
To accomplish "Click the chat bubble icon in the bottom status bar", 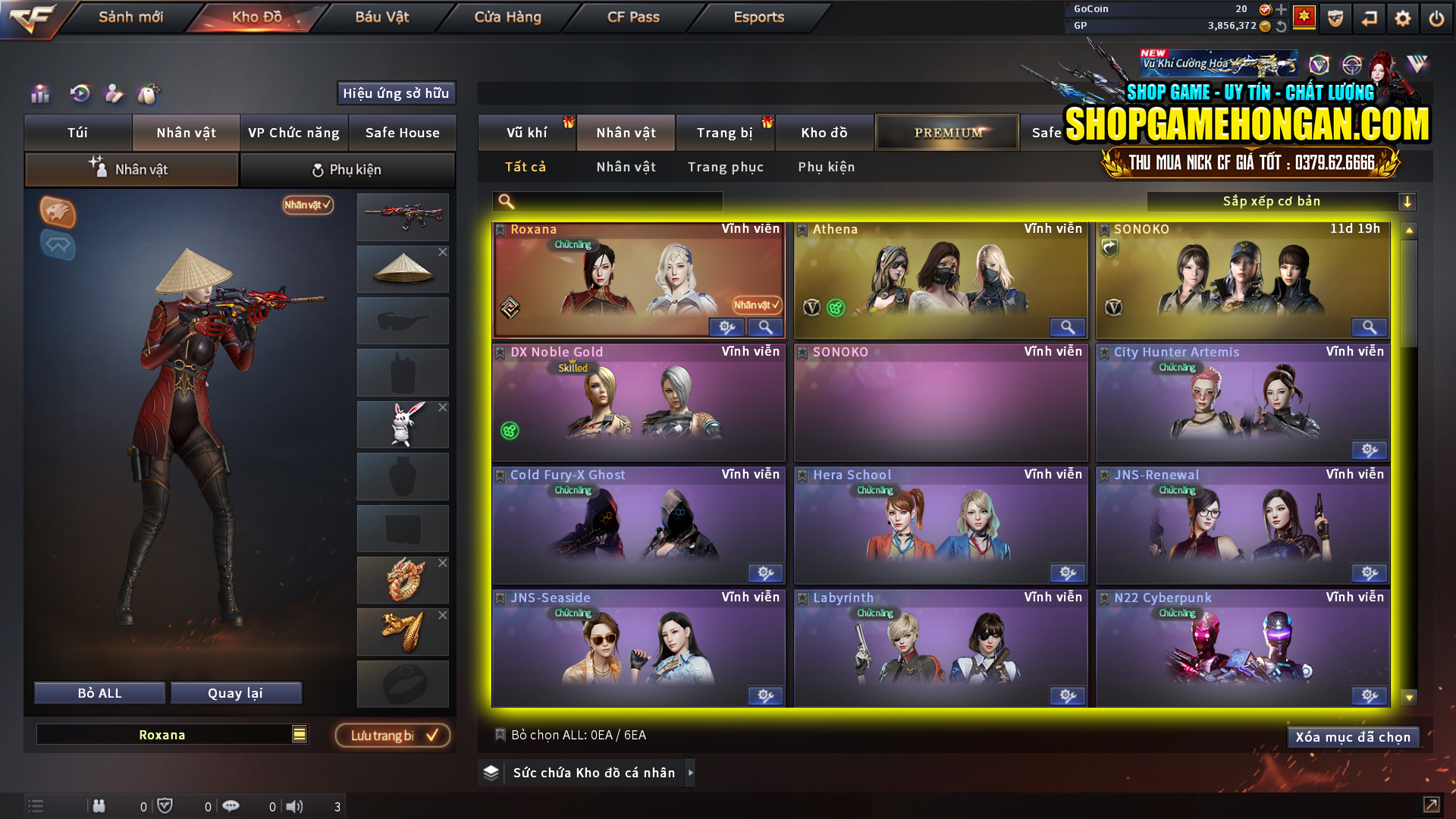I will 231,806.
